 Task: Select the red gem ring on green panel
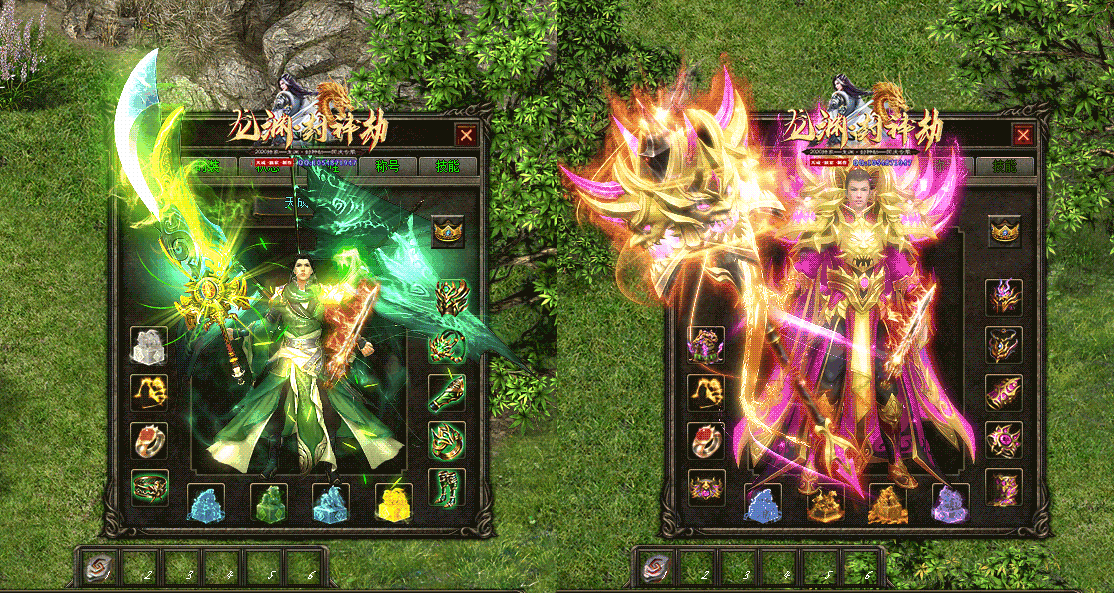click(149, 439)
